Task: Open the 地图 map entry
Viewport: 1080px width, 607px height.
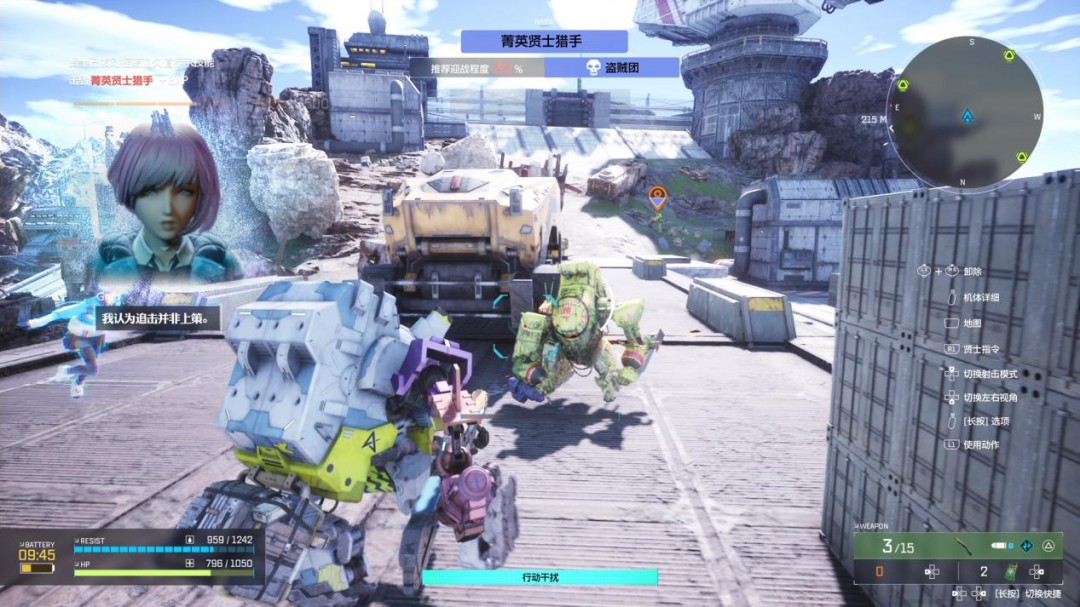Action: (971, 323)
